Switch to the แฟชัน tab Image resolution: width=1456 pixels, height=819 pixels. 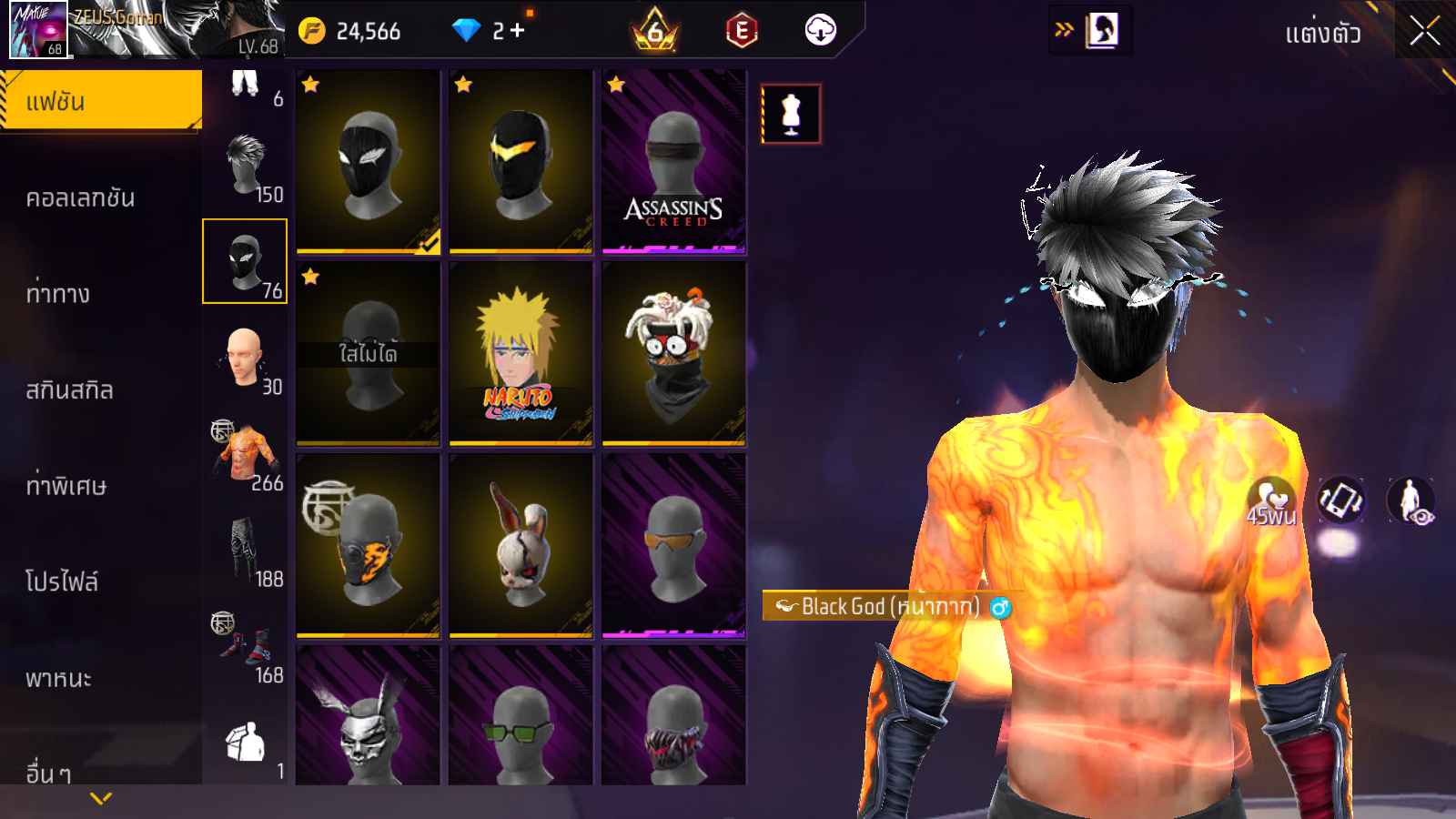[x=100, y=101]
